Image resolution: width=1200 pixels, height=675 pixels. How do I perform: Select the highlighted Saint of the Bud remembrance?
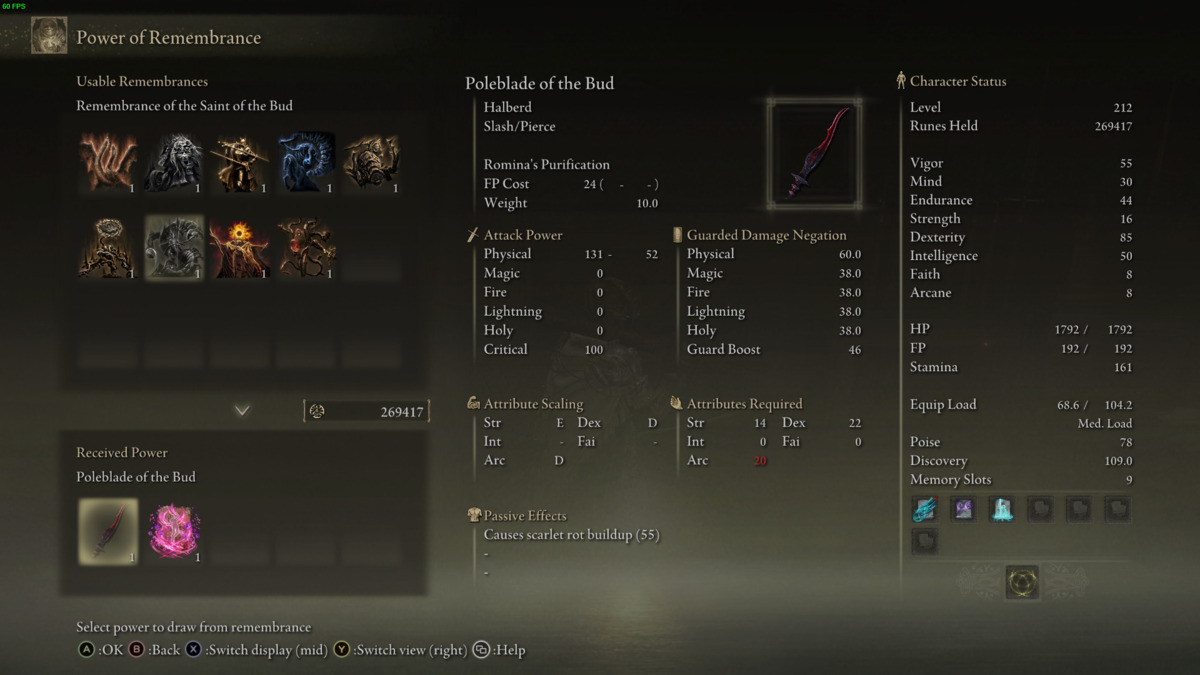pos(174,247)
